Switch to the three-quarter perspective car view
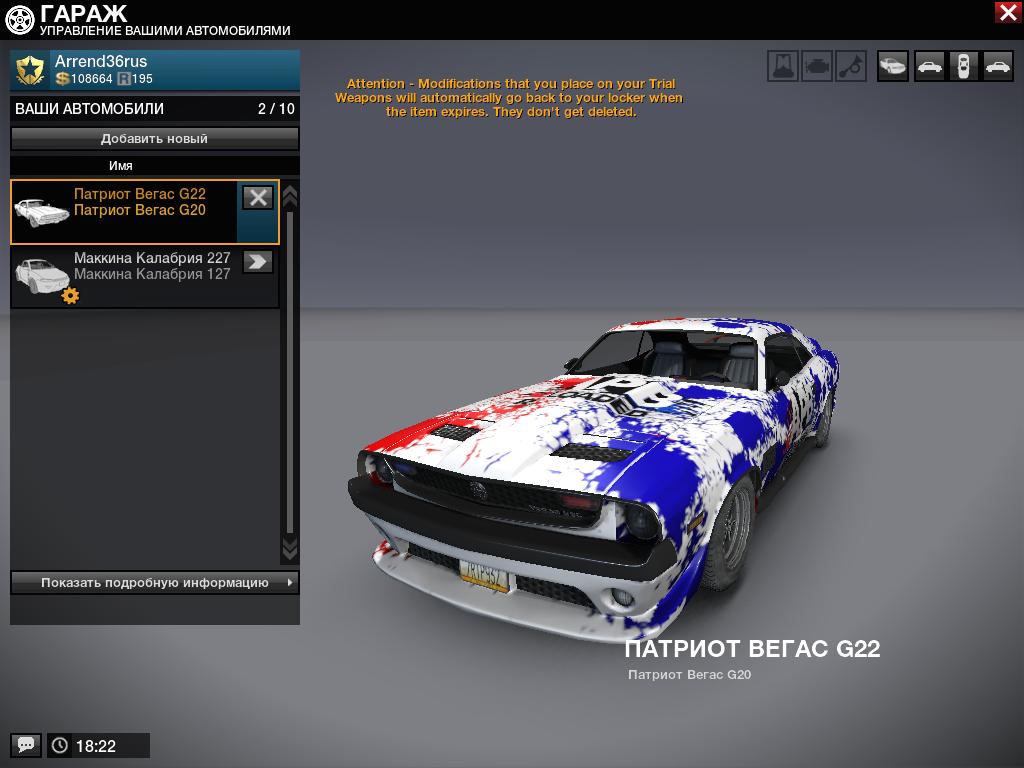The width and height of the screenshot is (1024, 768). [893, 66]
